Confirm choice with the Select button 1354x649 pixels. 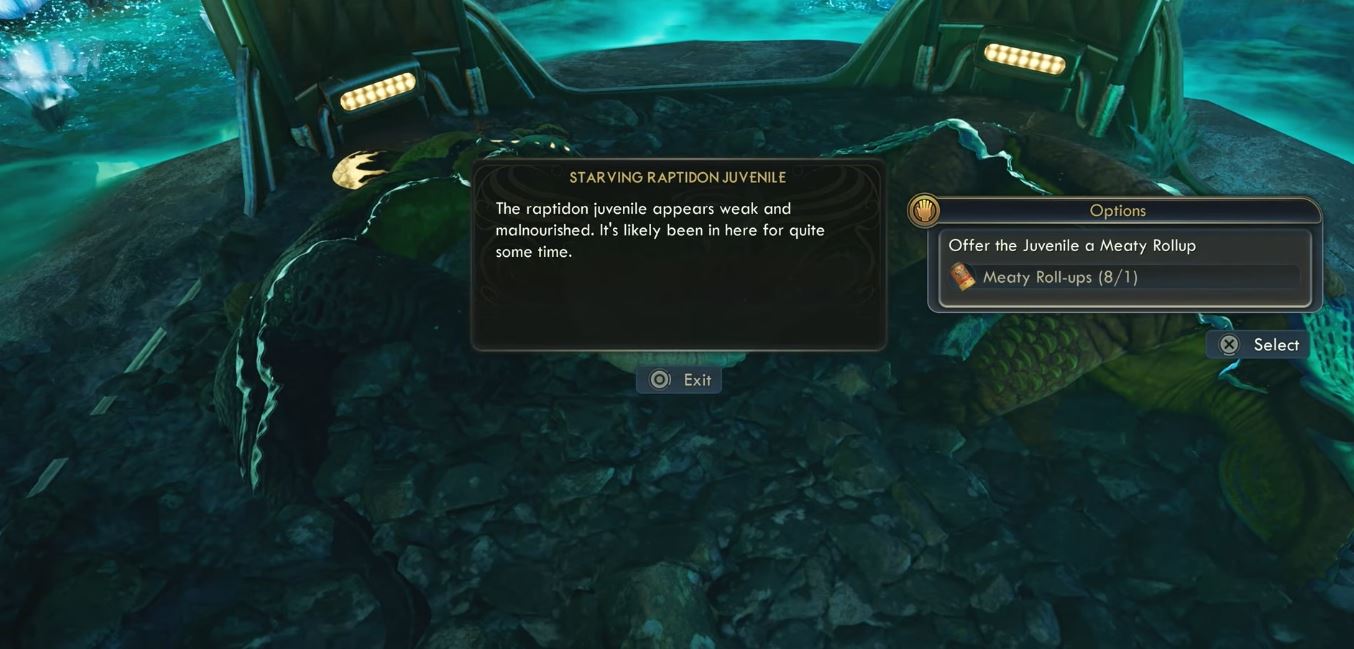(x=1258, y=345)
